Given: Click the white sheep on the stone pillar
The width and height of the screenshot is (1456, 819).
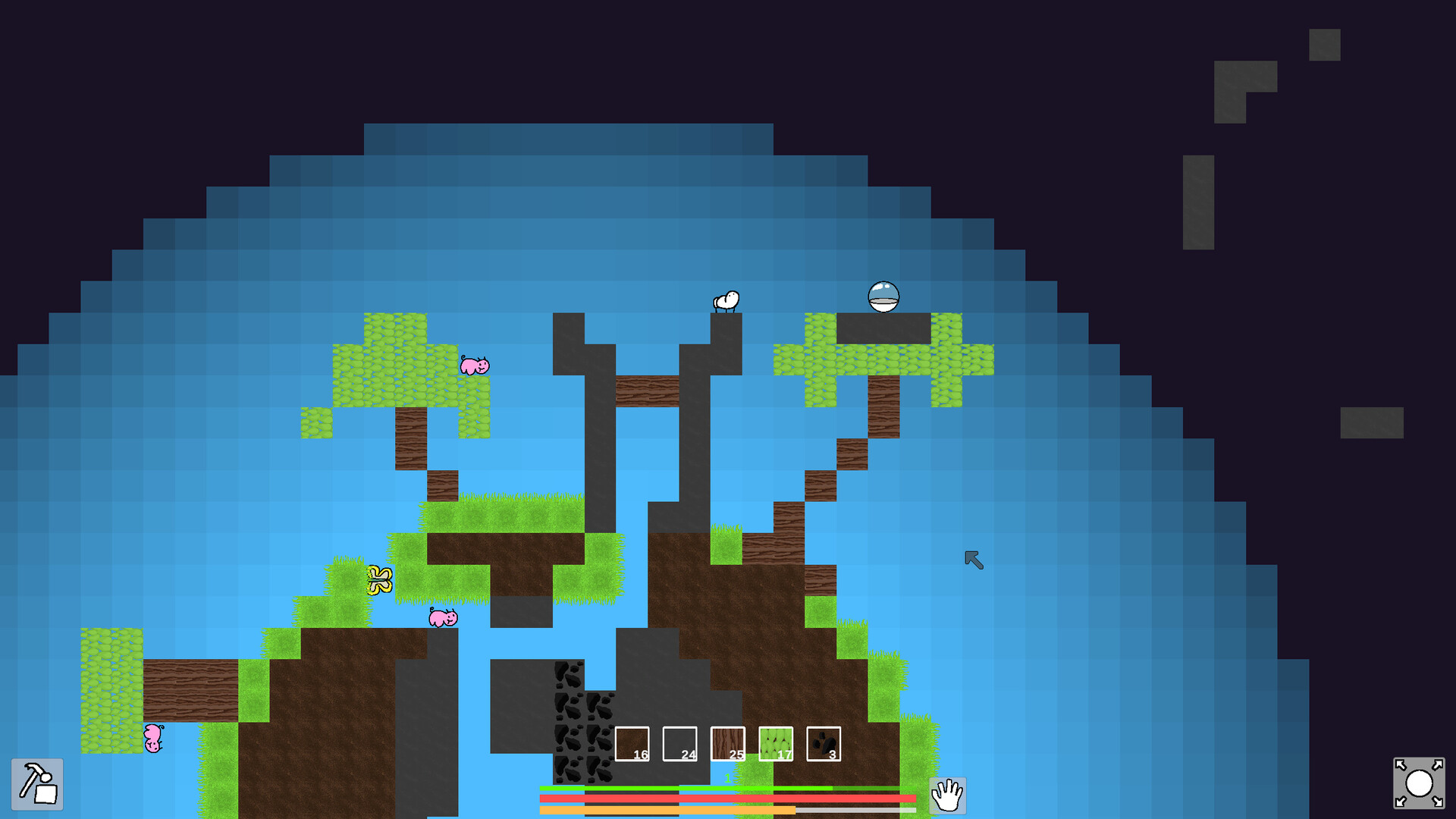Looking at the screenshot, I should [726, 300].
